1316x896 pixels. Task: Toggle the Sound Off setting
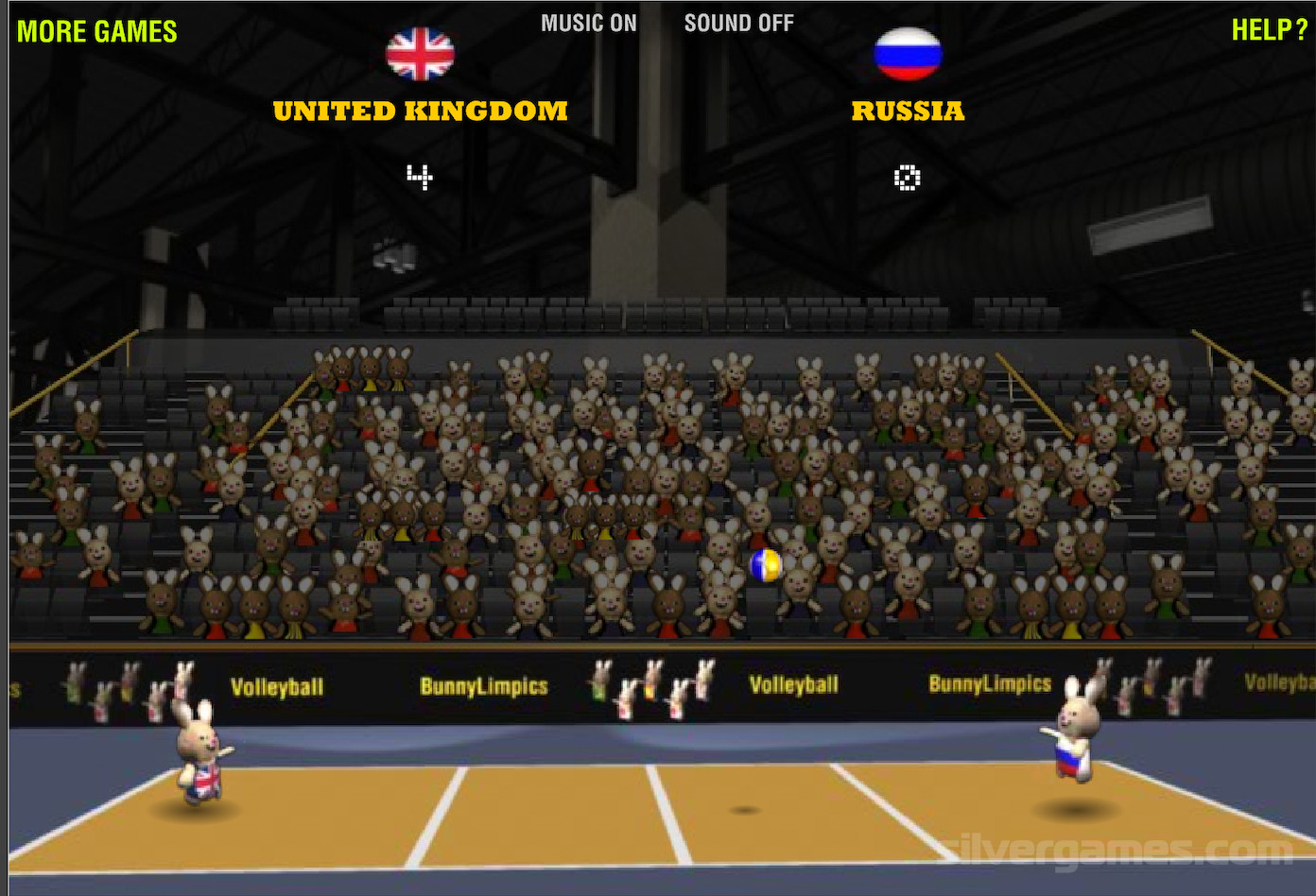click(x=738, y=24)
